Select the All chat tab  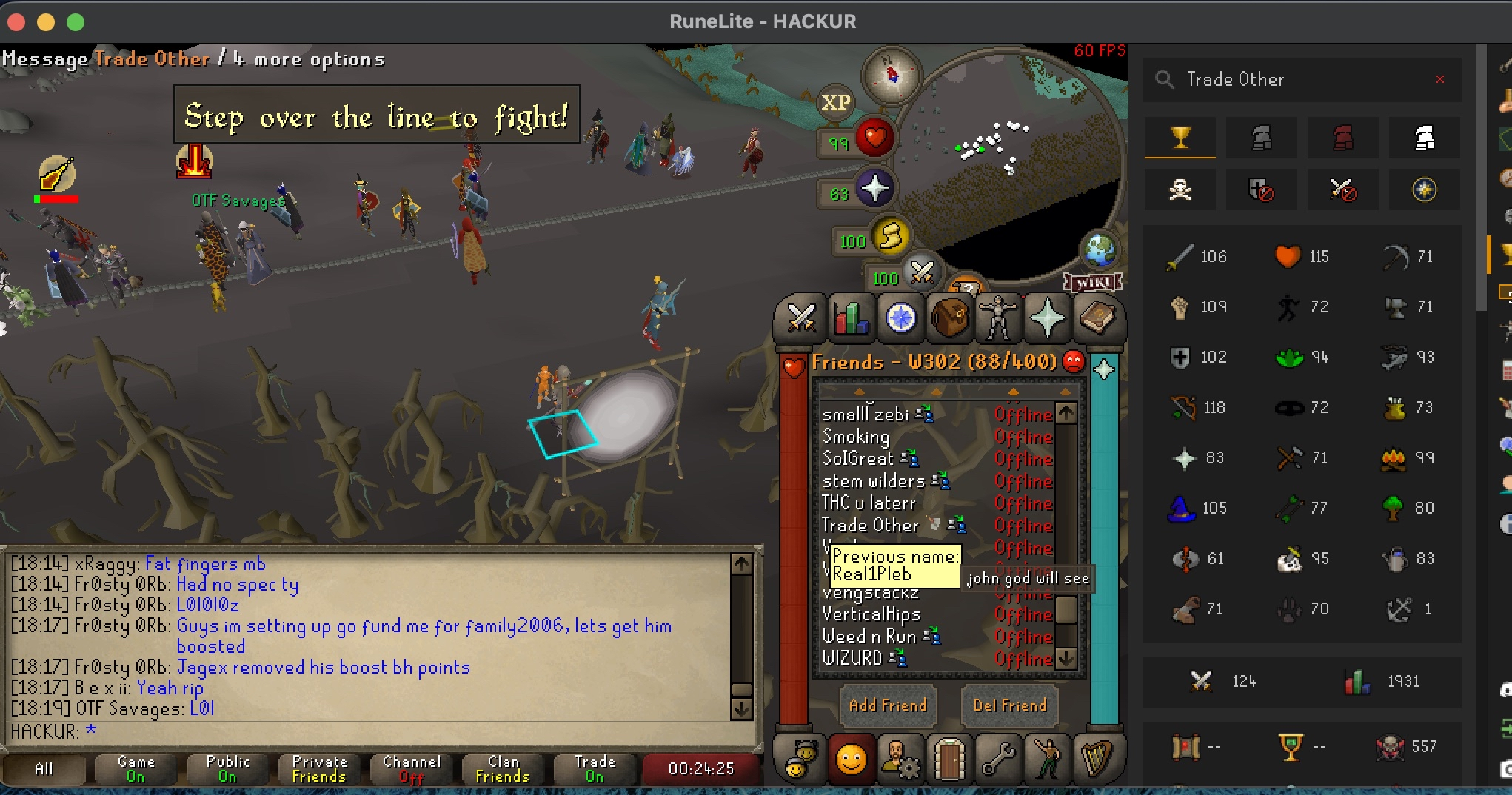coord(44,768)
